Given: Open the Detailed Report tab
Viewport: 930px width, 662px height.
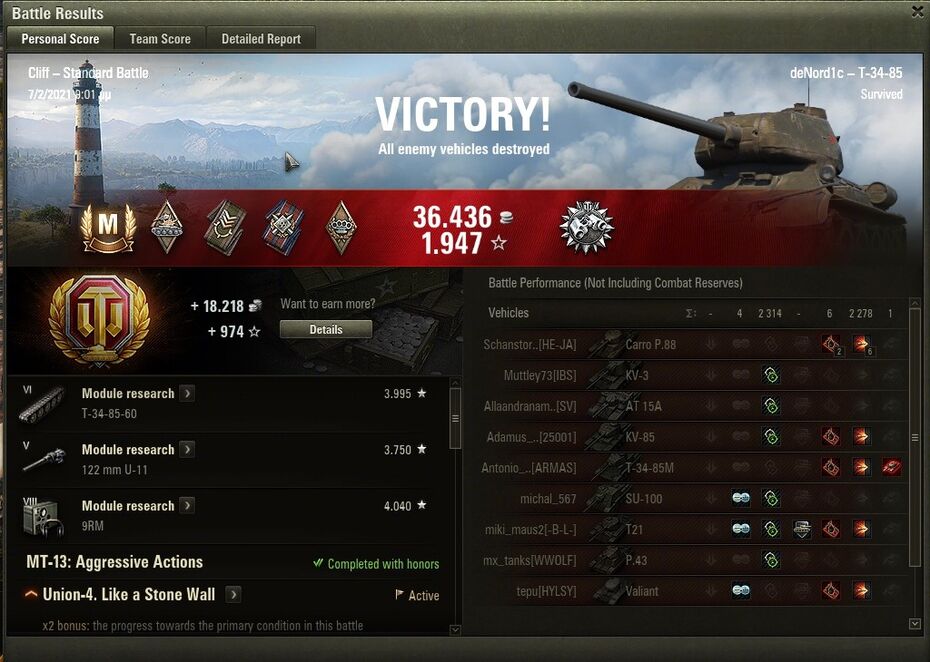Looking at the screenshot, I should (x=261, y=39).
